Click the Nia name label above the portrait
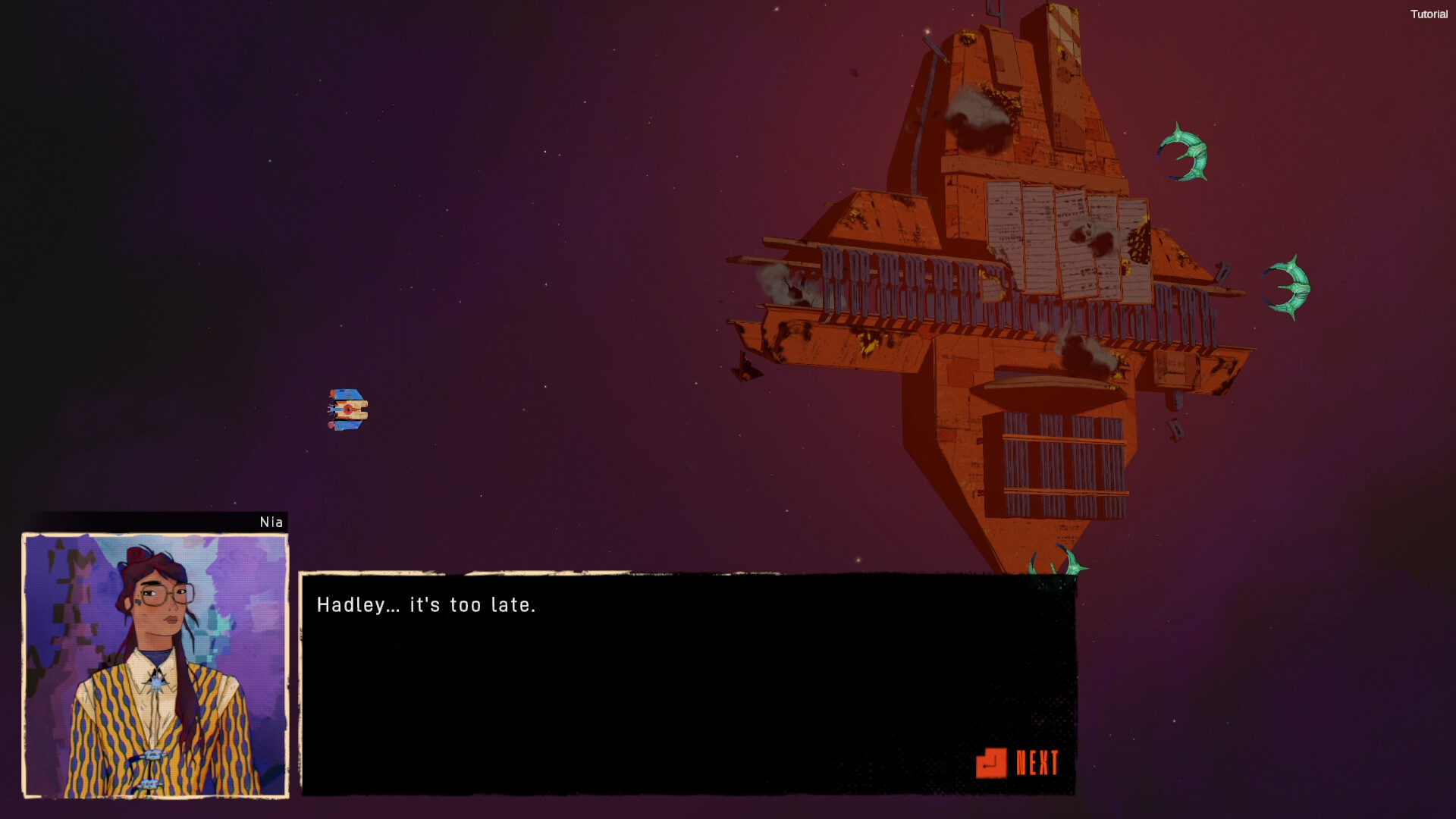This screenshot has height=819, width=1456. [271, 522]
